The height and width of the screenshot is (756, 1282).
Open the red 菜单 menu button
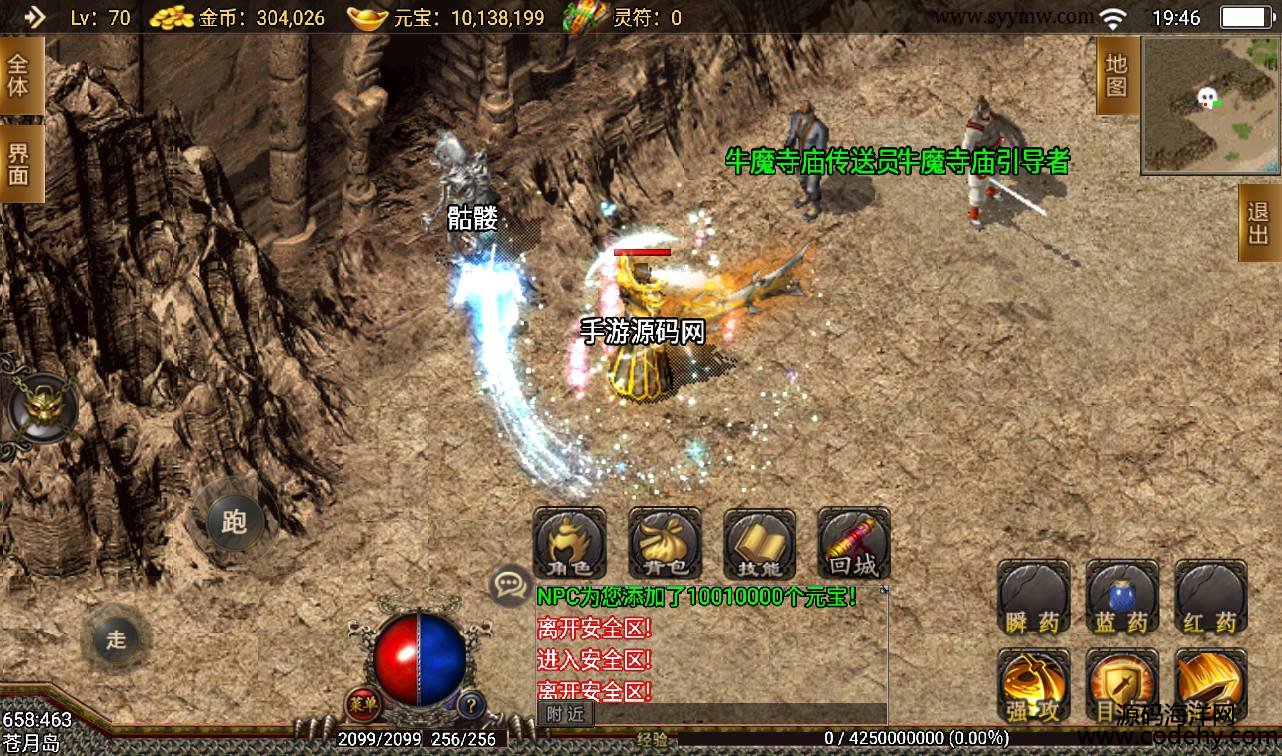[362, 704]
